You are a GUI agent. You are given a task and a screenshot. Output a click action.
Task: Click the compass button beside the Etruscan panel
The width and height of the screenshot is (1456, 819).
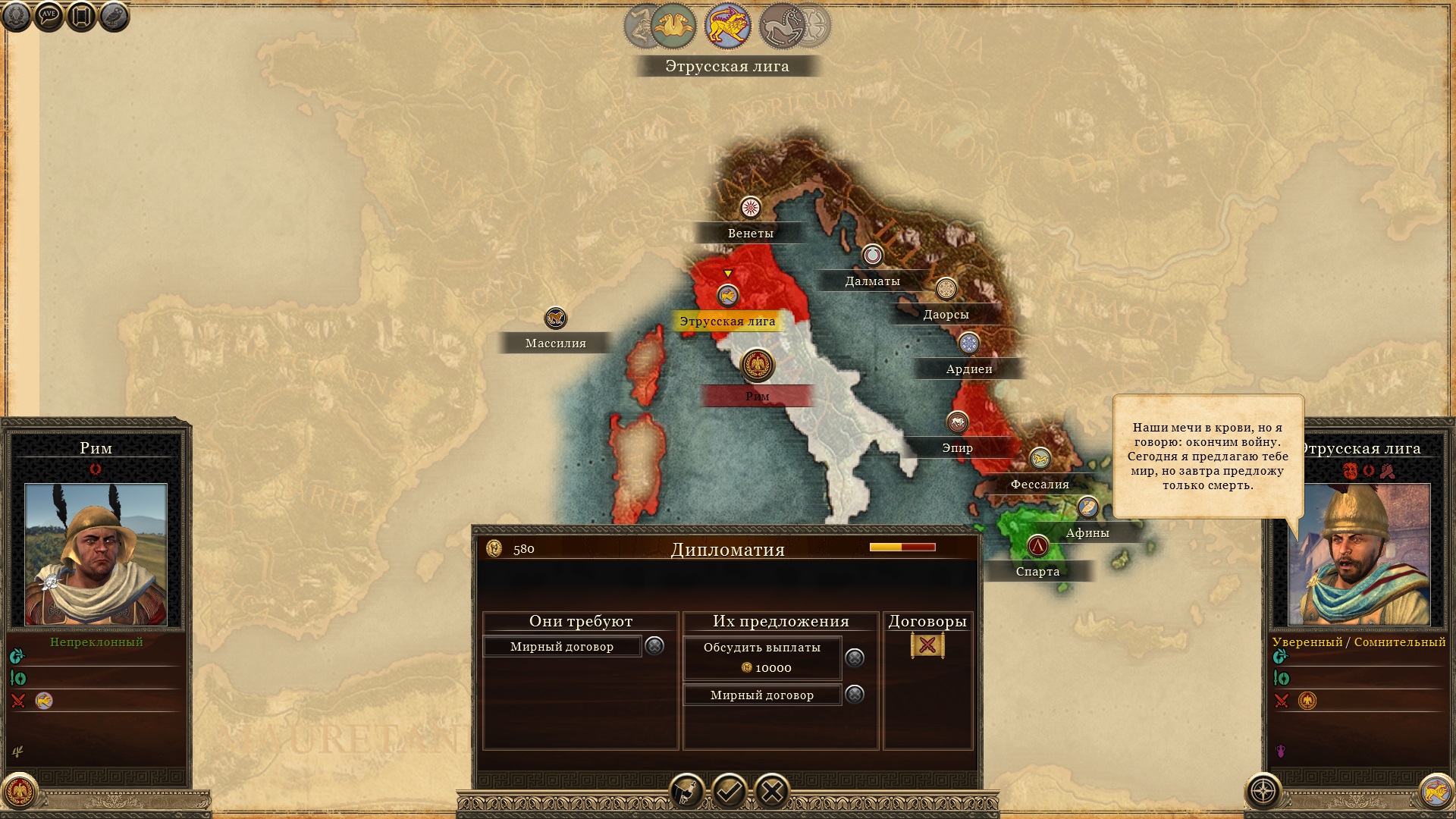click(x=1263, y=792)
